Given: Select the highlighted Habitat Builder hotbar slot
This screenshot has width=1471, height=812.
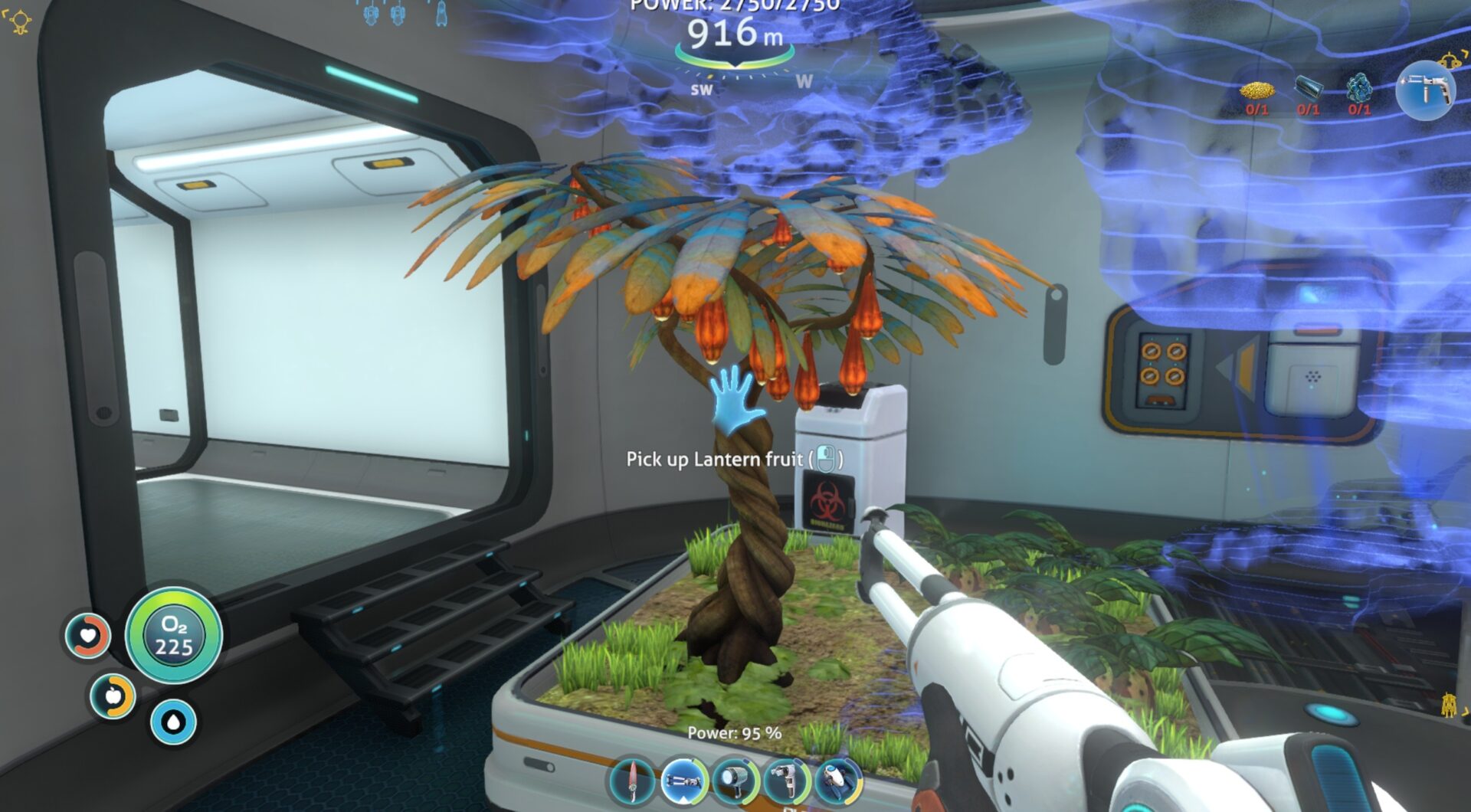Looking at the screenshot, I should (x=684, y=781).
